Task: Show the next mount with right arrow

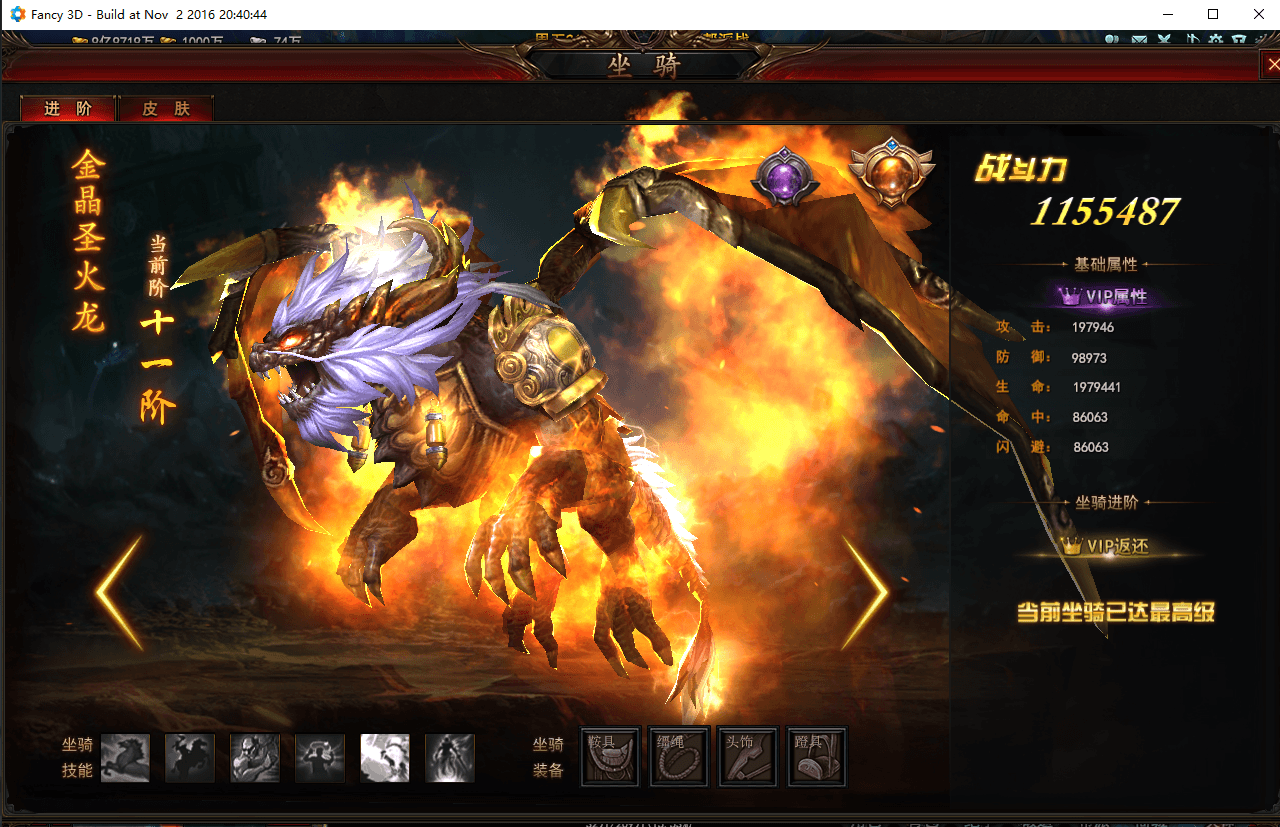Action: click(864, 593)
